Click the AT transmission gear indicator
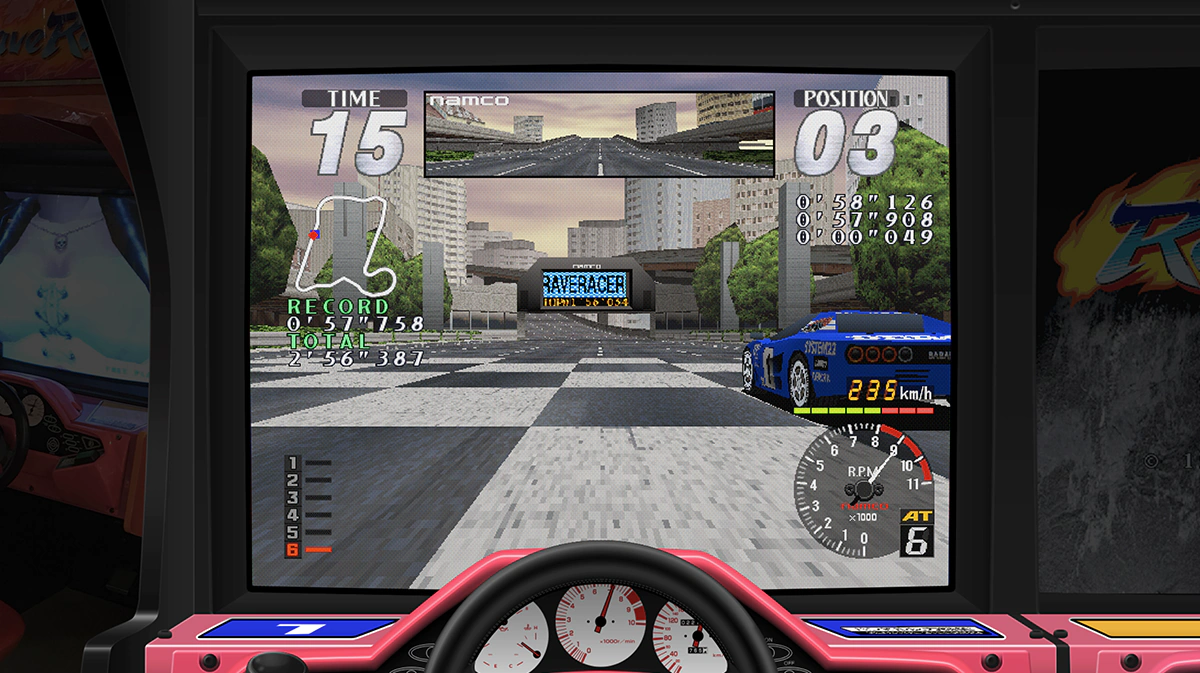 click(x=916, y=533)
